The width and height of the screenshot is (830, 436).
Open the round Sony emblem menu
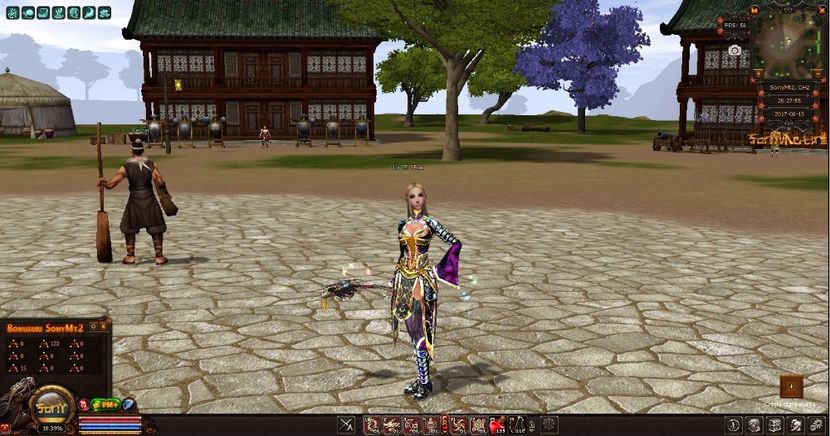[49, 407]
